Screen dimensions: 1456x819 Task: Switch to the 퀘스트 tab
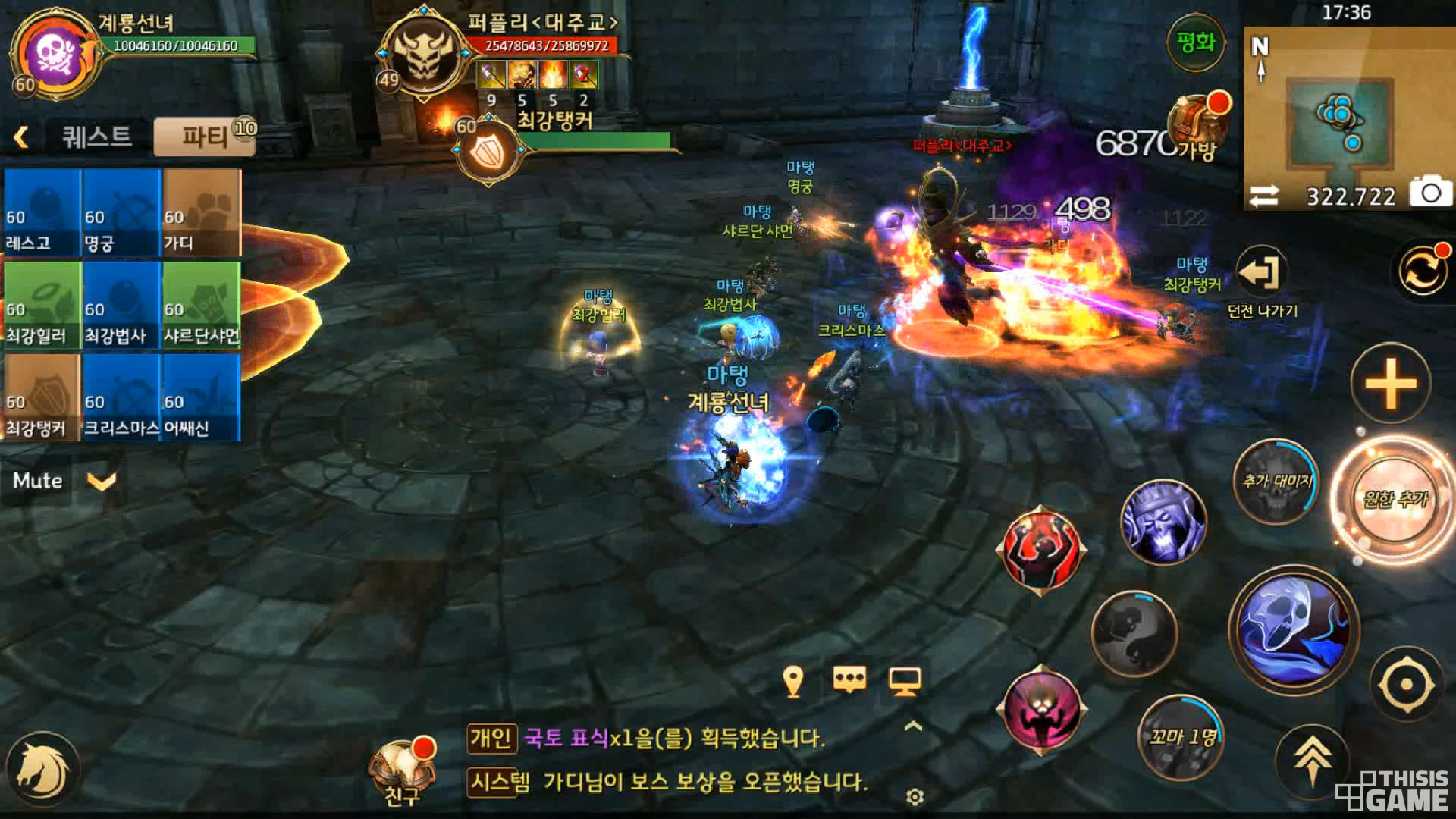(96, 137)
